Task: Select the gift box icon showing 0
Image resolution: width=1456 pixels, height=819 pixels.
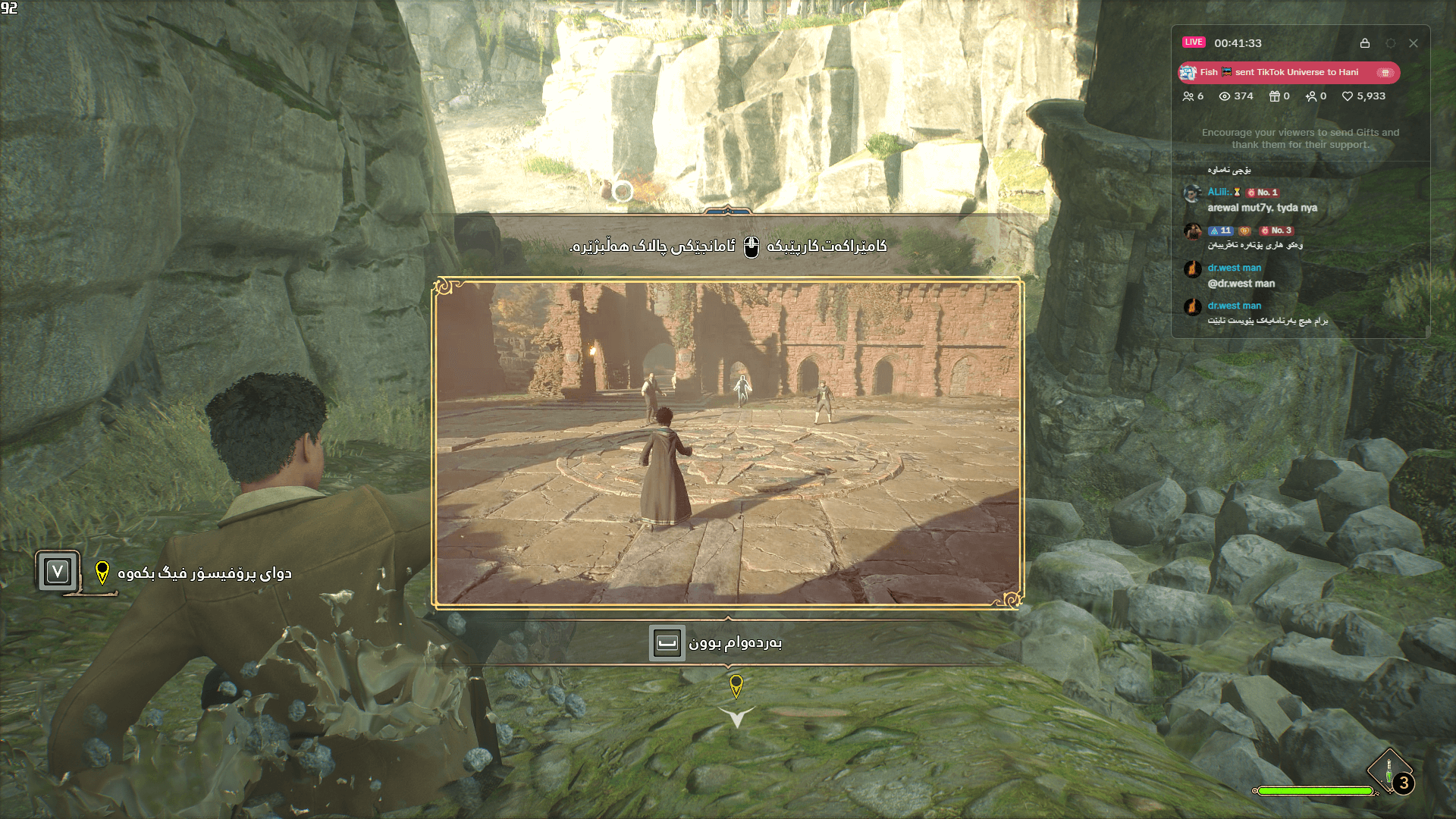Action: (1276, 96)
